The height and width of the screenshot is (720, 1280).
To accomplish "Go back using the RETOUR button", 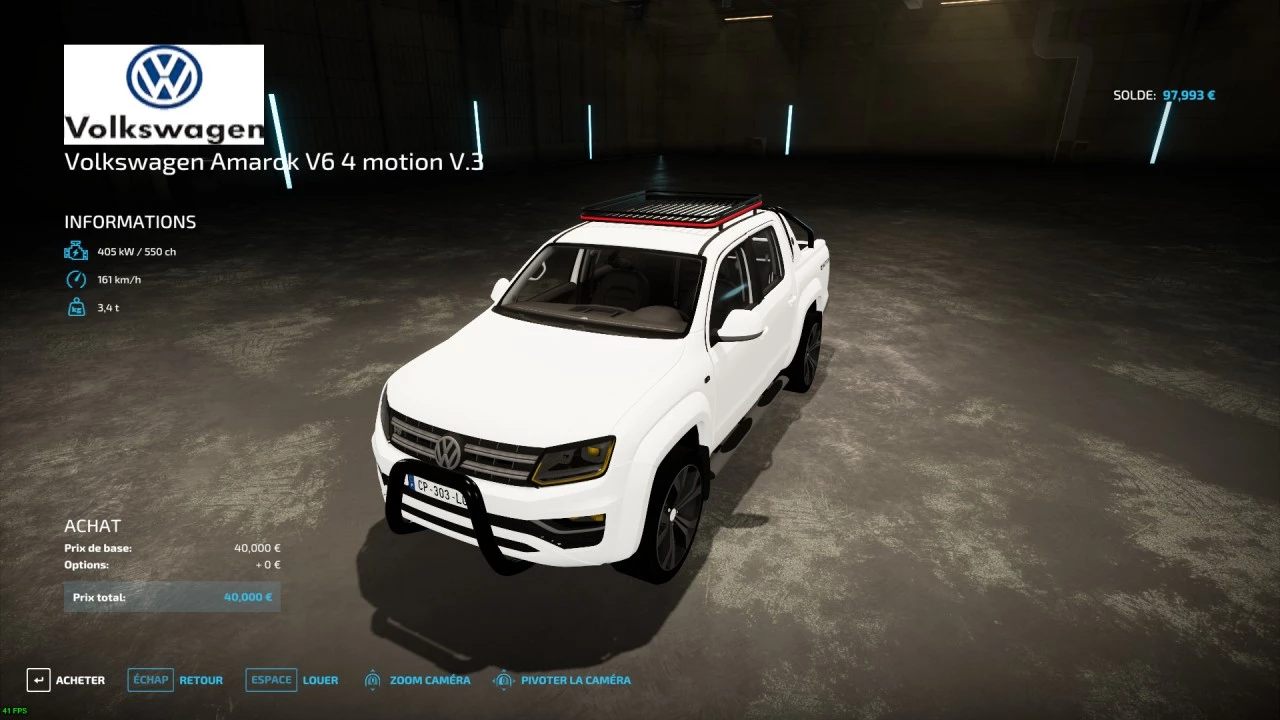I will coord(177,680).
